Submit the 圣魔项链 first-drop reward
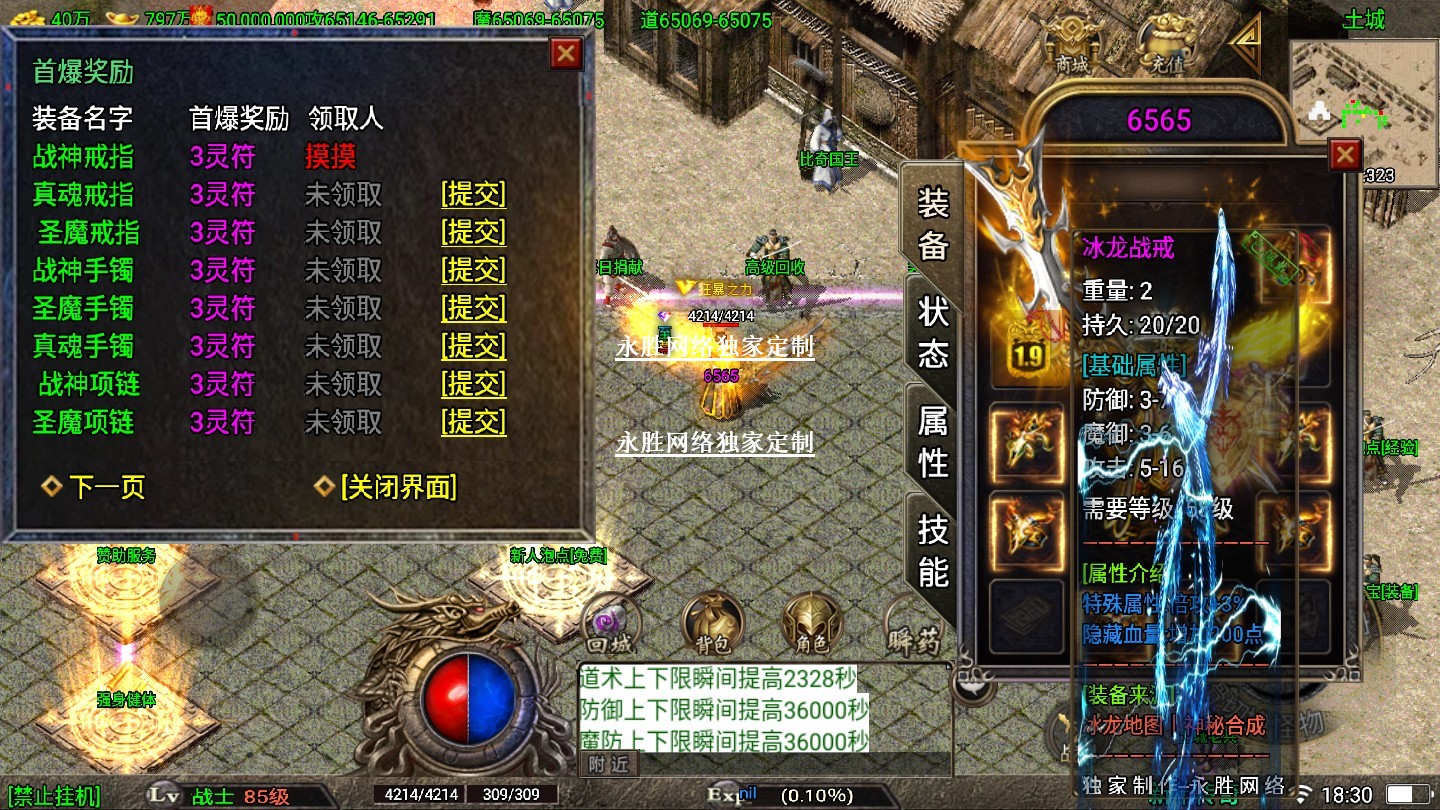 click(474, 423)
